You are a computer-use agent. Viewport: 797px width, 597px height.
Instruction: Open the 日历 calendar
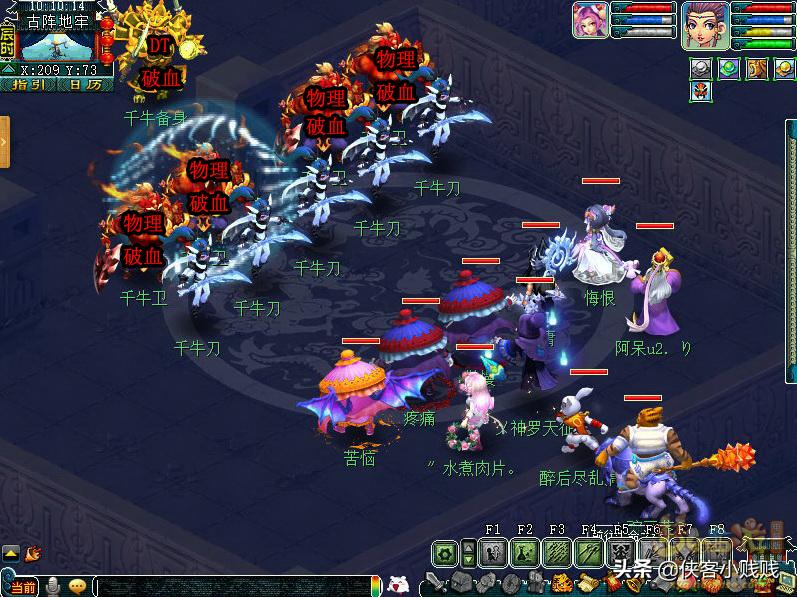[x=86, y=85]
